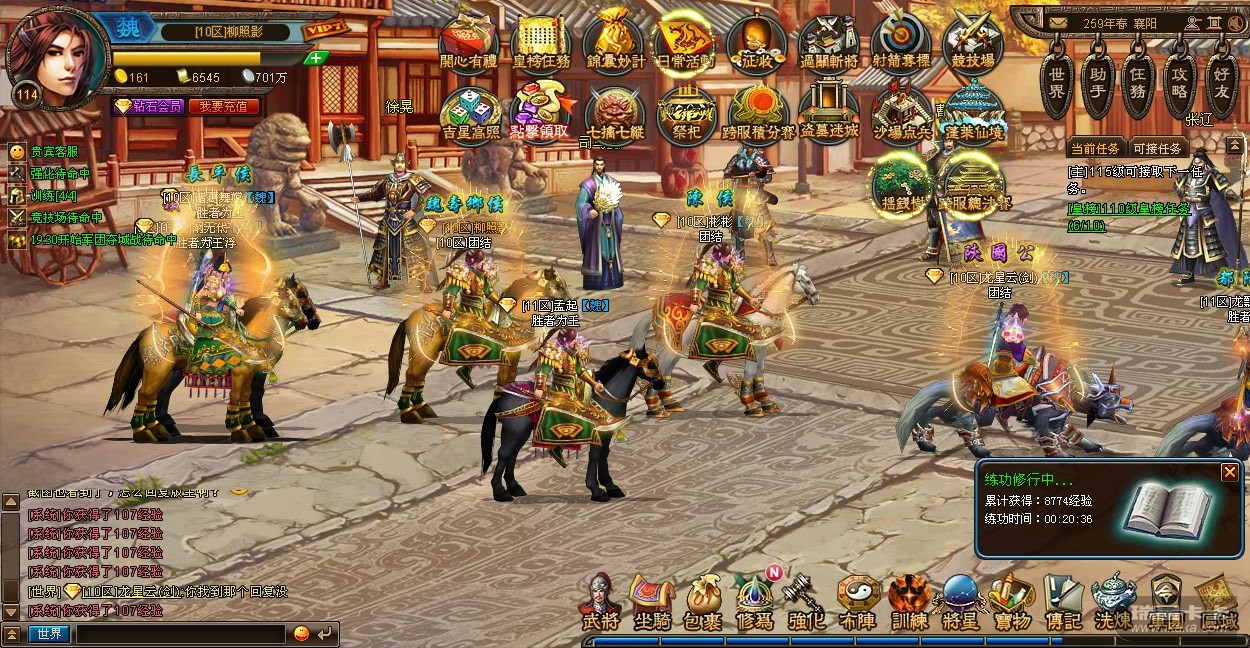Select the 世界 hanging tag
The height and width of the screenshot is (648, 1250).
click(x=1057, y=78)
